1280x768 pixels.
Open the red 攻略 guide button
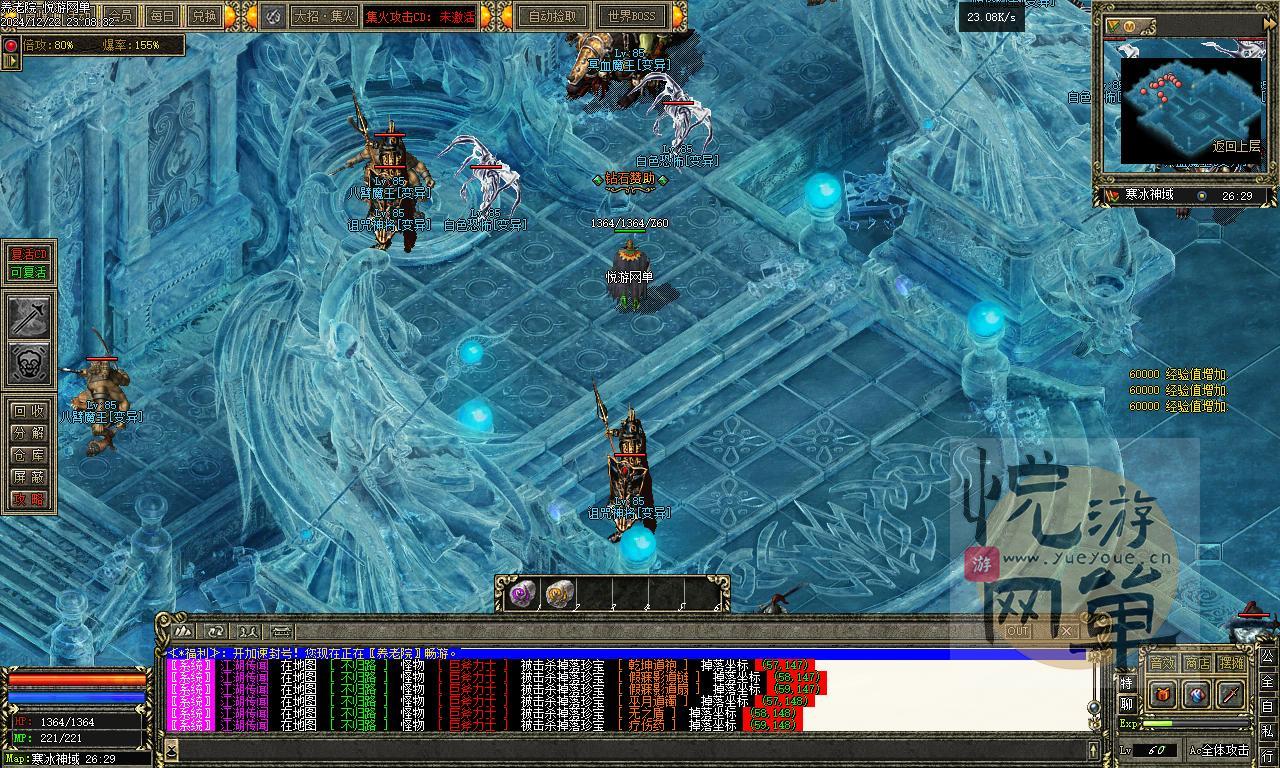click(28, 499)
